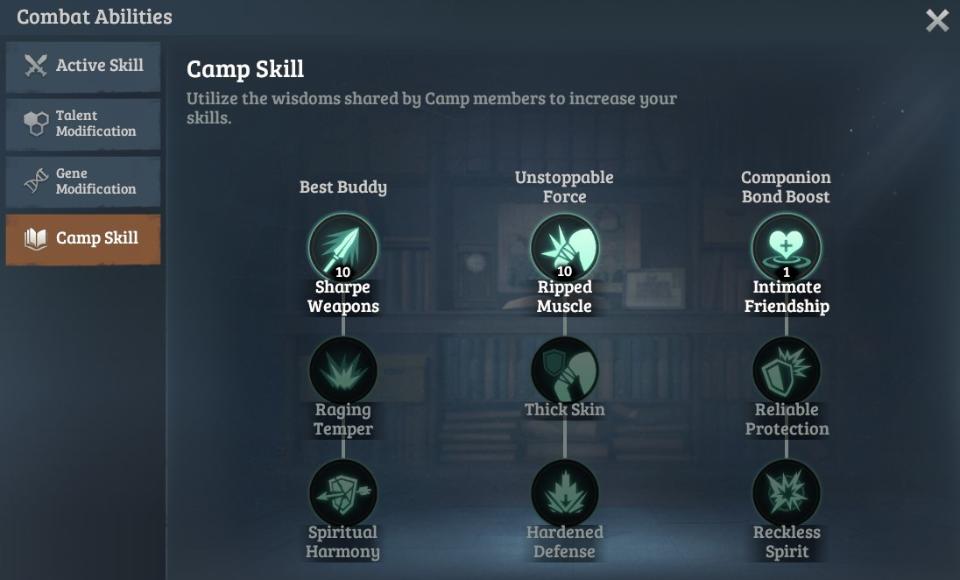Show the Gene Modification tab
Screen dimensions: 960x580
coord(83,181)
